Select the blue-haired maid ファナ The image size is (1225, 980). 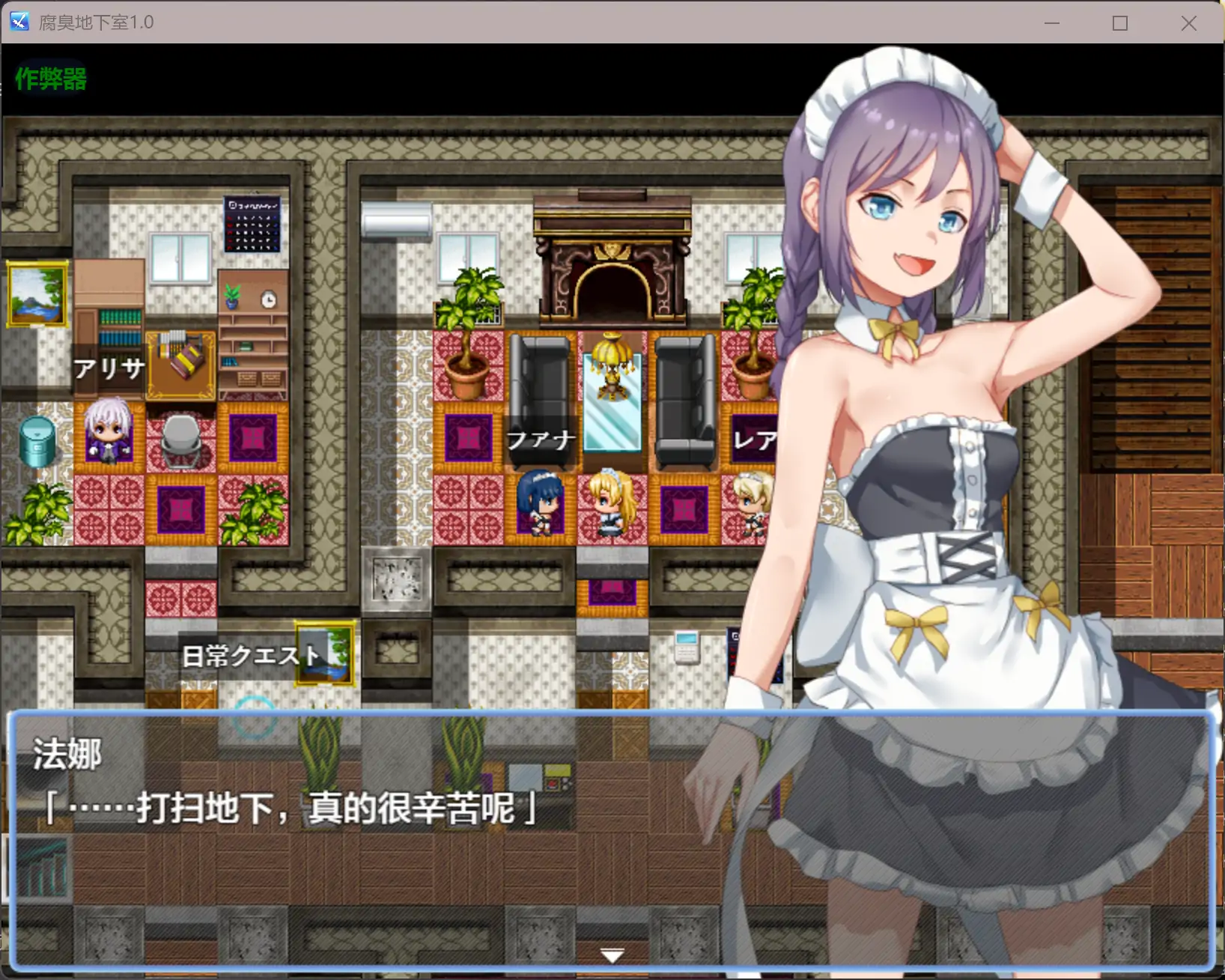click(x=541, y=502)
